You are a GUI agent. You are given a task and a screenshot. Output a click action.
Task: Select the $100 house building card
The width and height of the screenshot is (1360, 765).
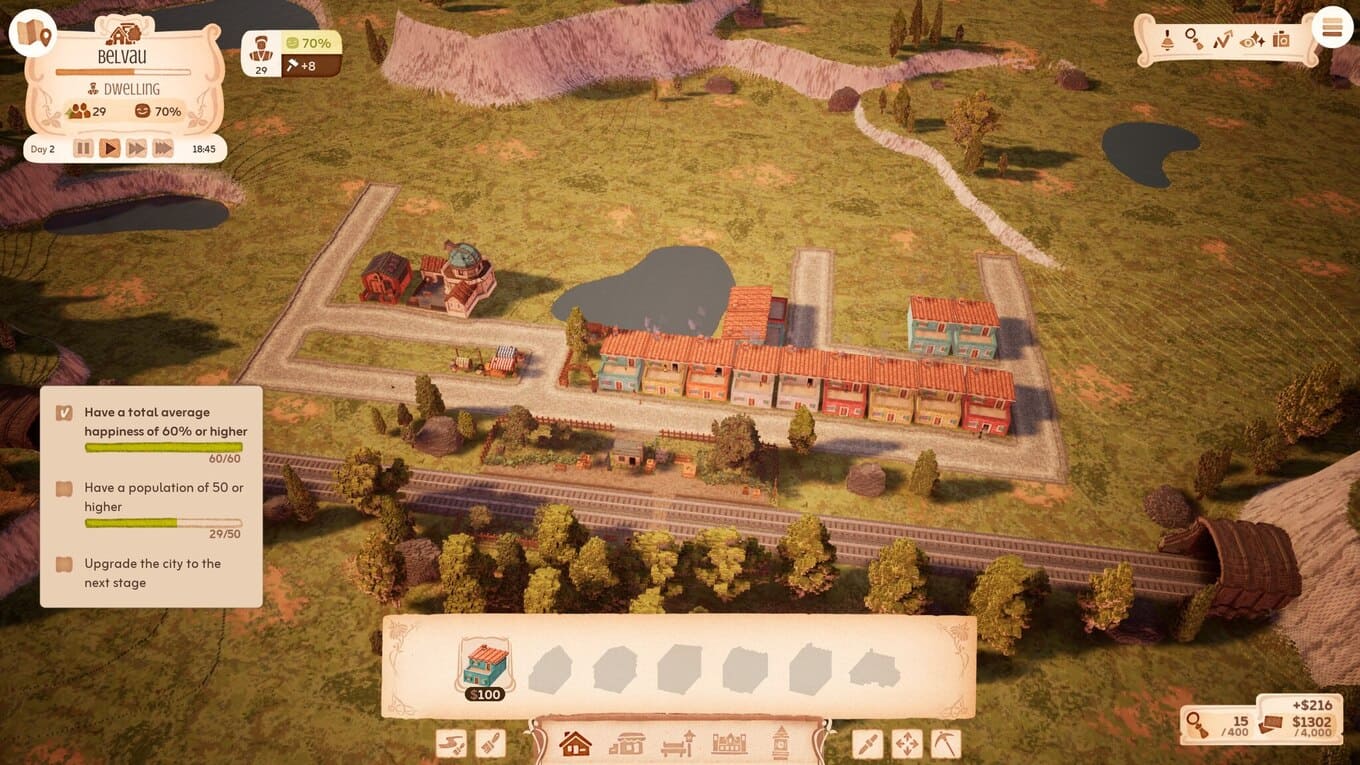point(485,666)
